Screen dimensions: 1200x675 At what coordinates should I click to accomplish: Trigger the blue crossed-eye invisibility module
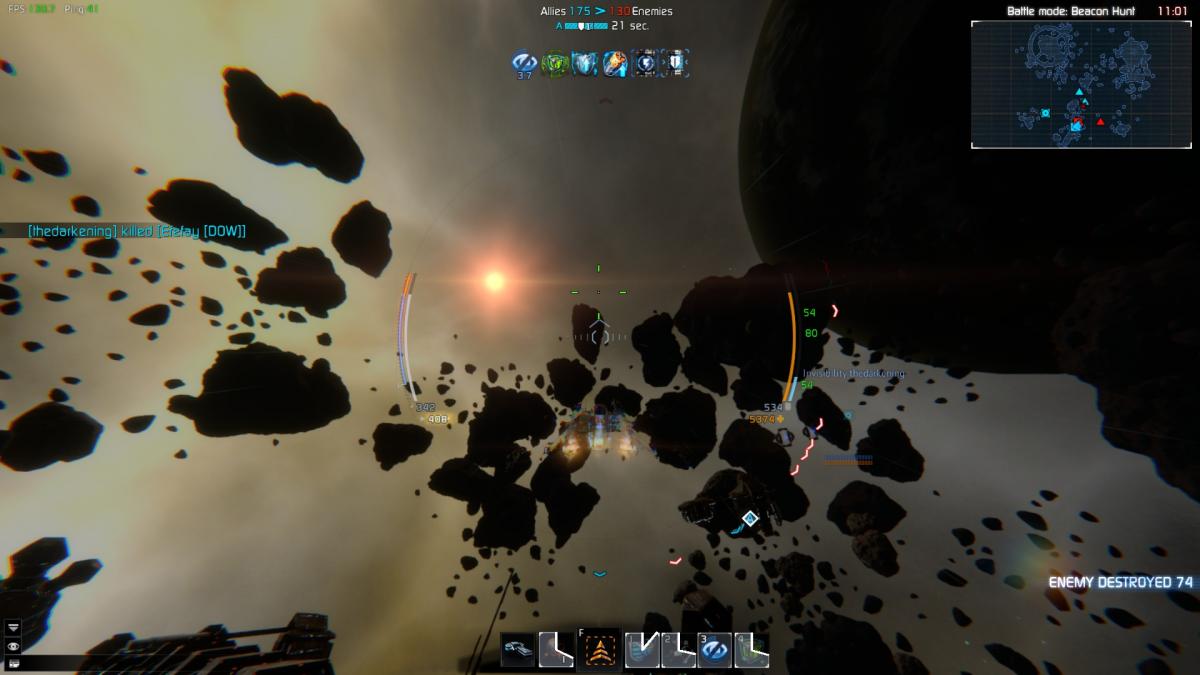point(714,650)
